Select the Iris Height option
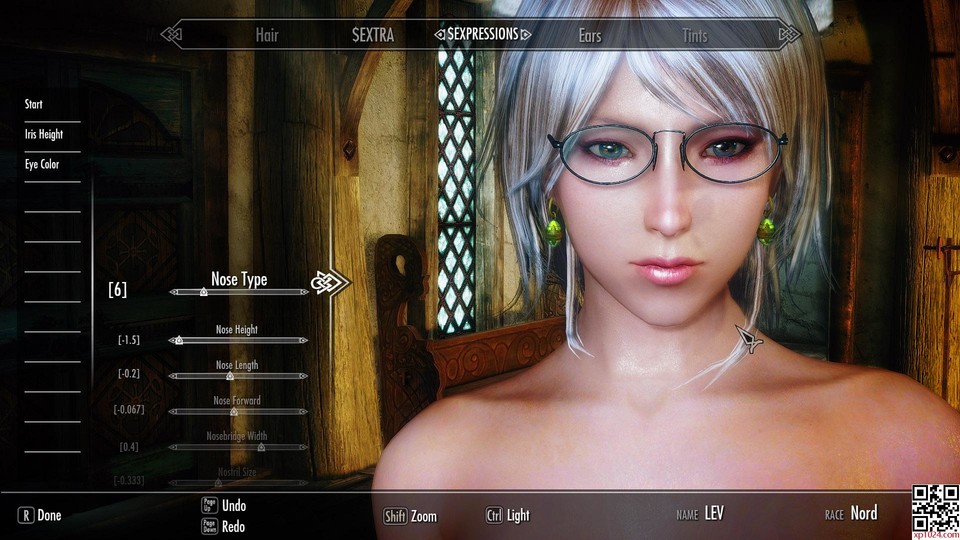Viewport: 960px width, 540px height. pos(43,134)
